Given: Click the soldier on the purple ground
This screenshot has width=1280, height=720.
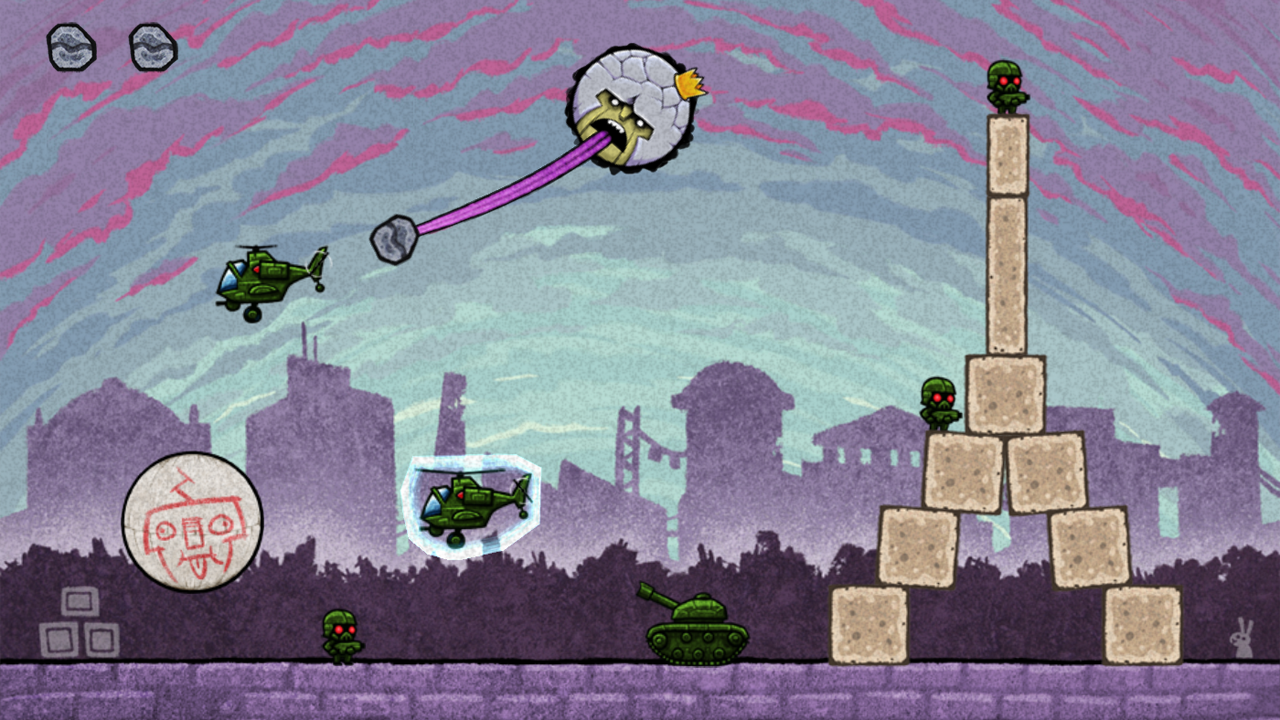Looking at the screenshot, I should (x=340, y=633).
